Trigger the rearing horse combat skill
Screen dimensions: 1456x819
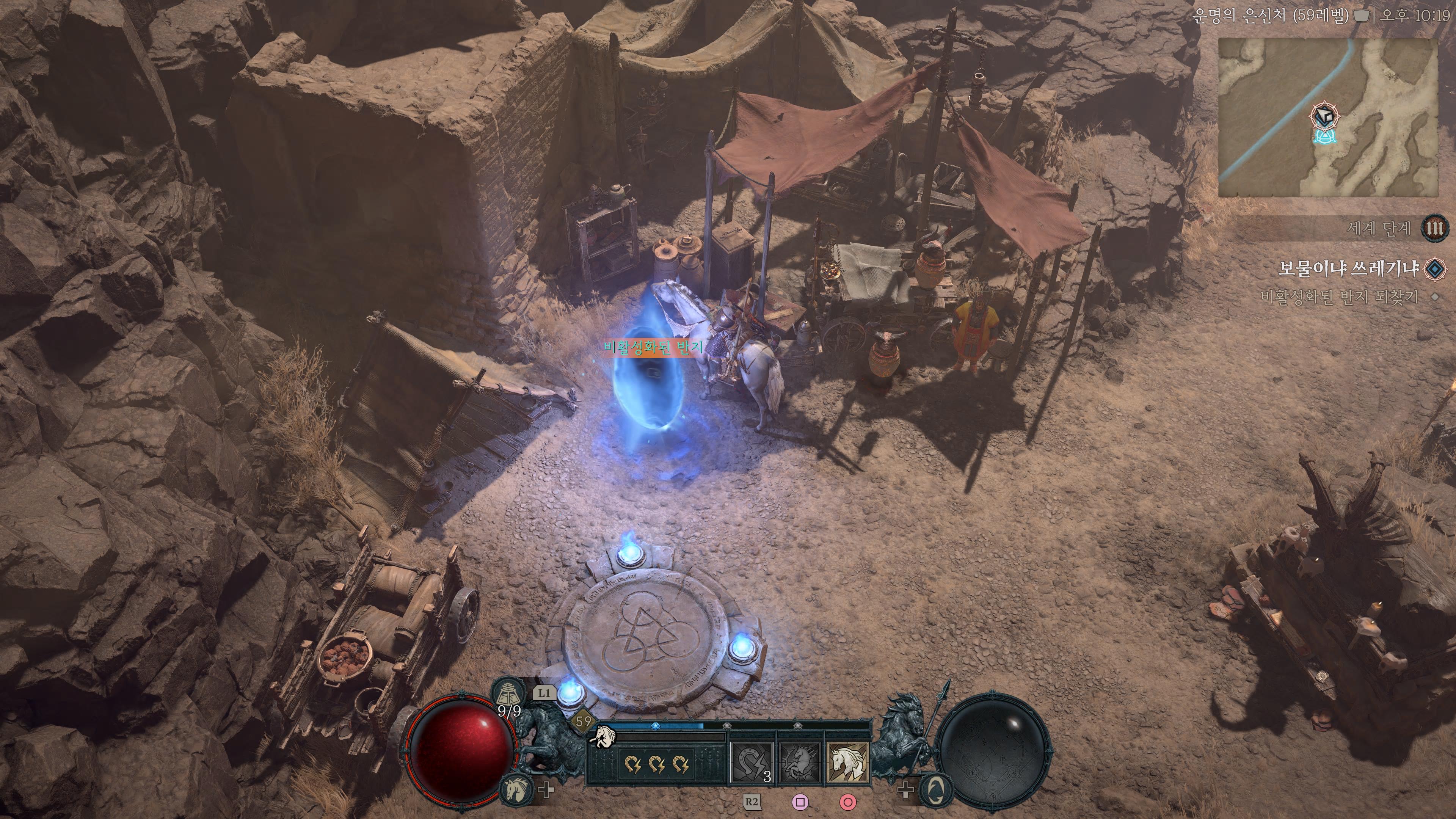pos(800,763)
